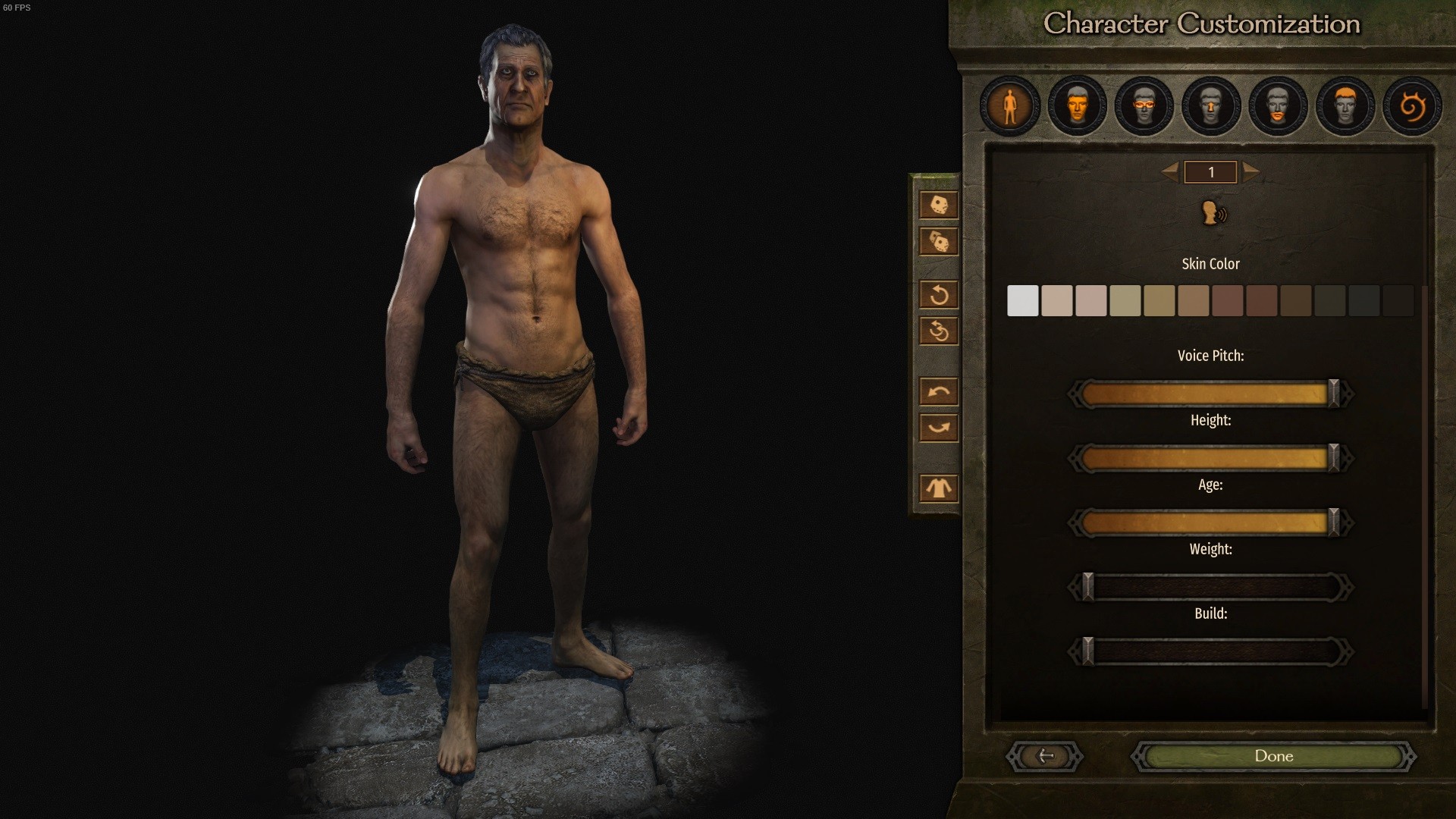
Task: Confirm the character with Done
Action: pos(1273,756)
